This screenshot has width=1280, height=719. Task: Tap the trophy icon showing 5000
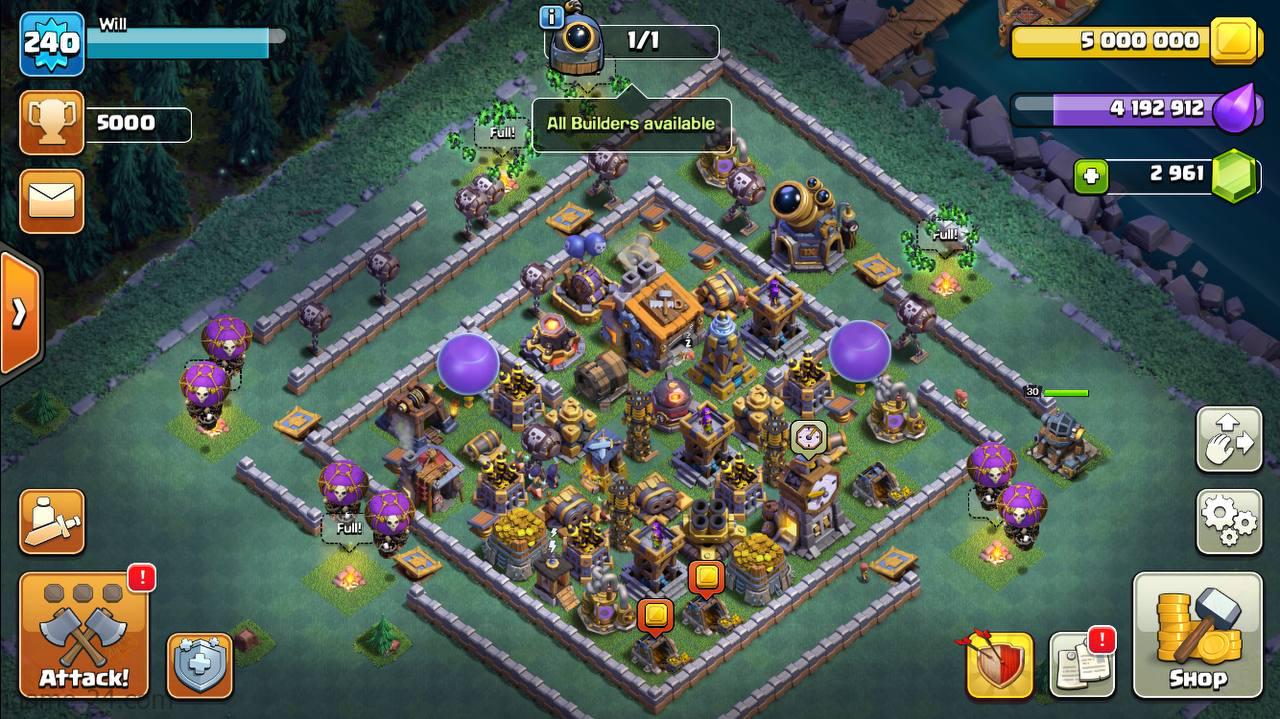pos(51,124)
